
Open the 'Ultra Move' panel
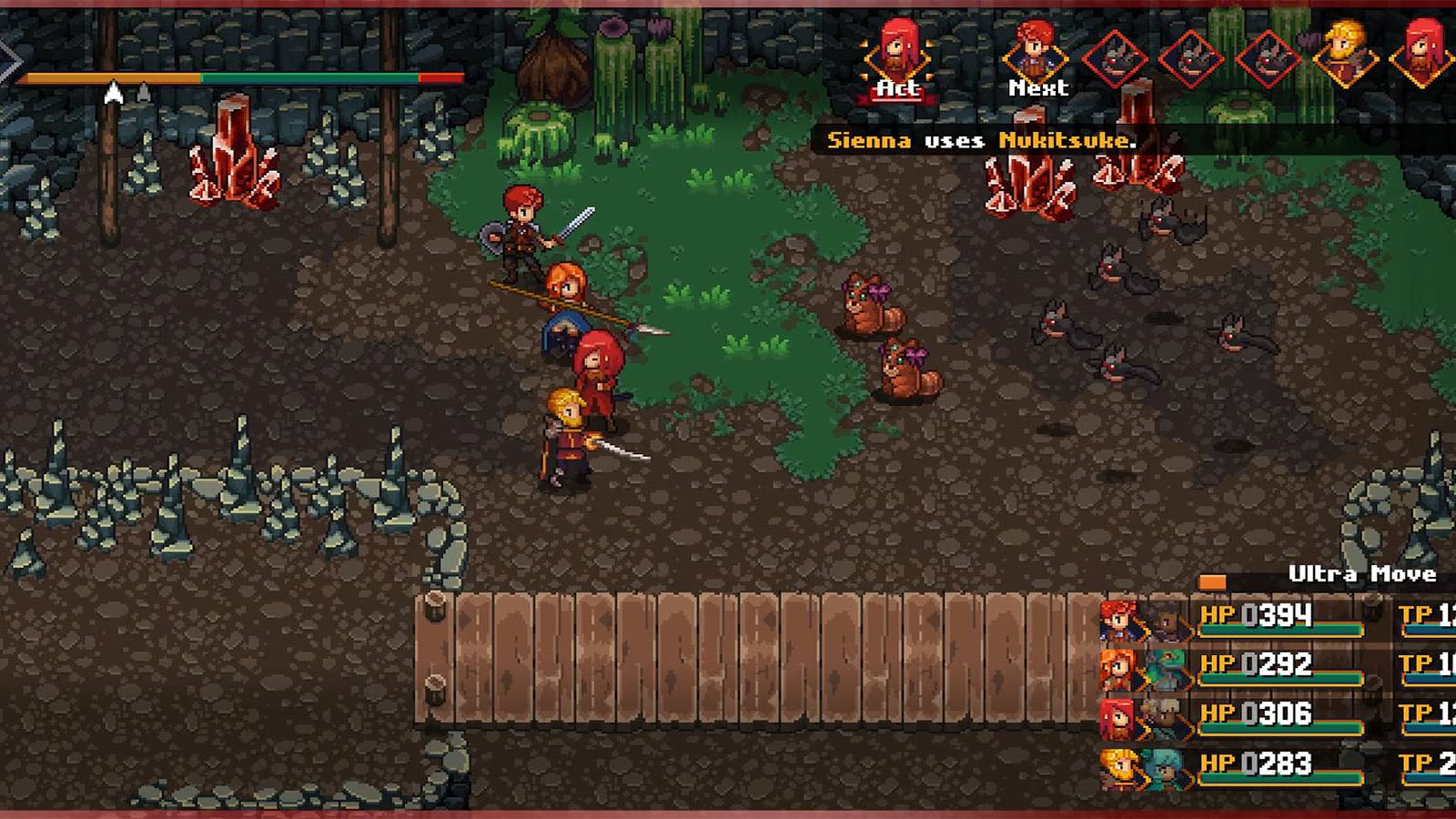click(1362, 575)
